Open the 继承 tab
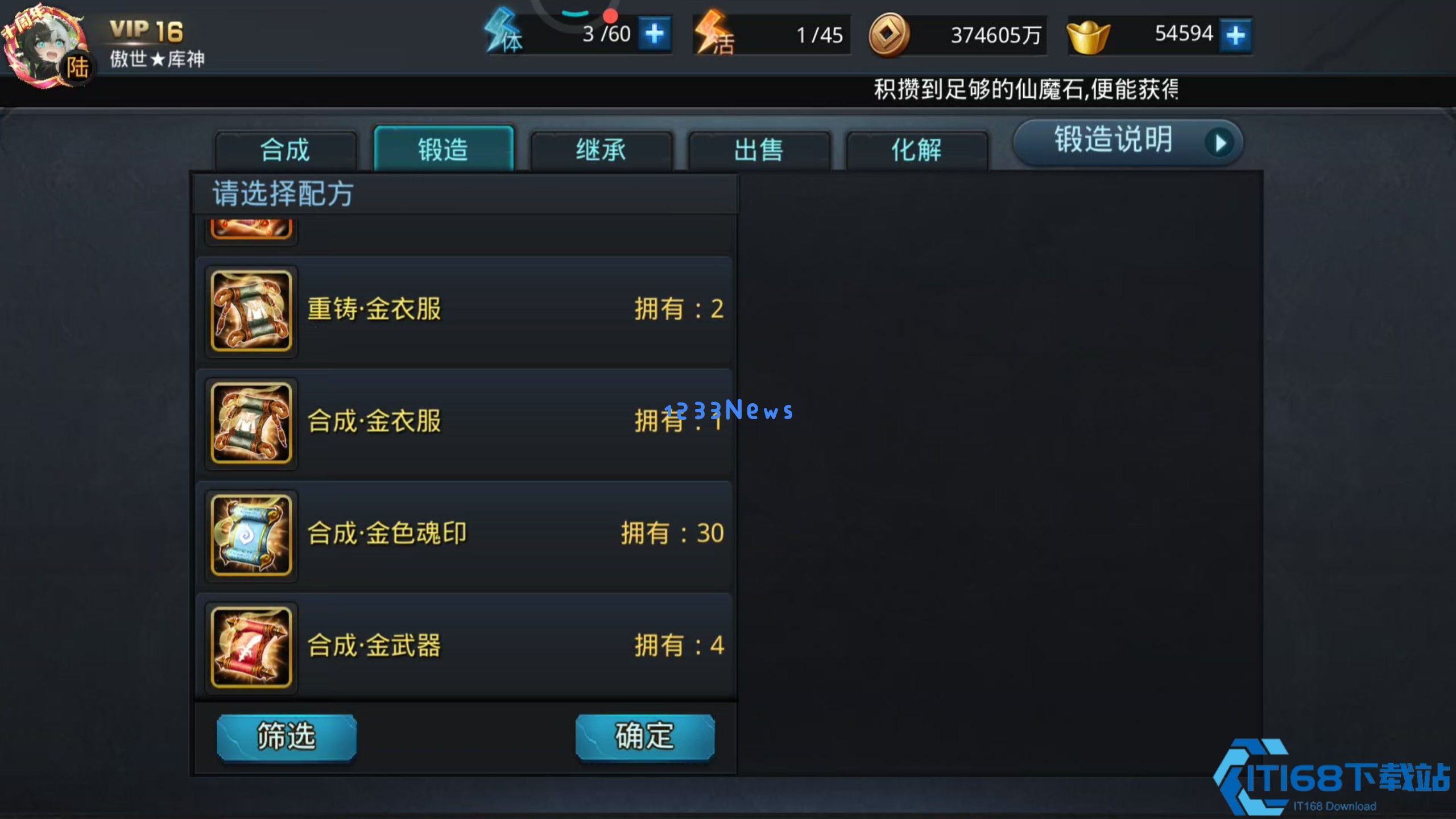 coord(600,149)
